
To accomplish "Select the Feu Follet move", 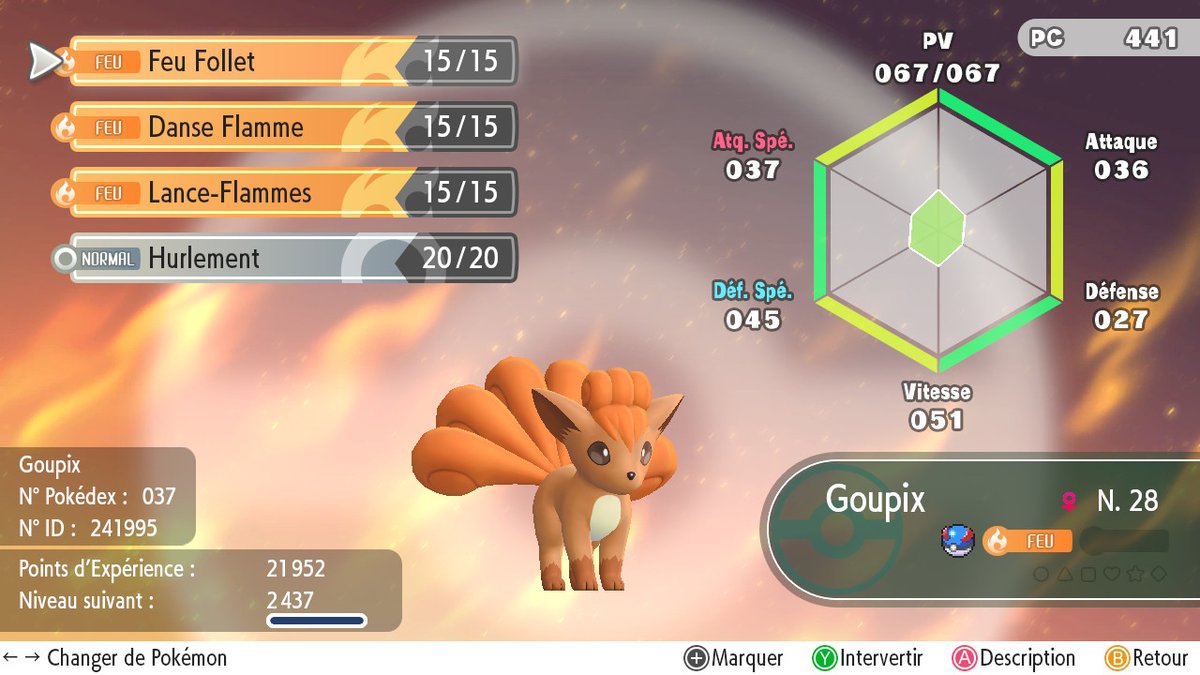I will (290, 62).
